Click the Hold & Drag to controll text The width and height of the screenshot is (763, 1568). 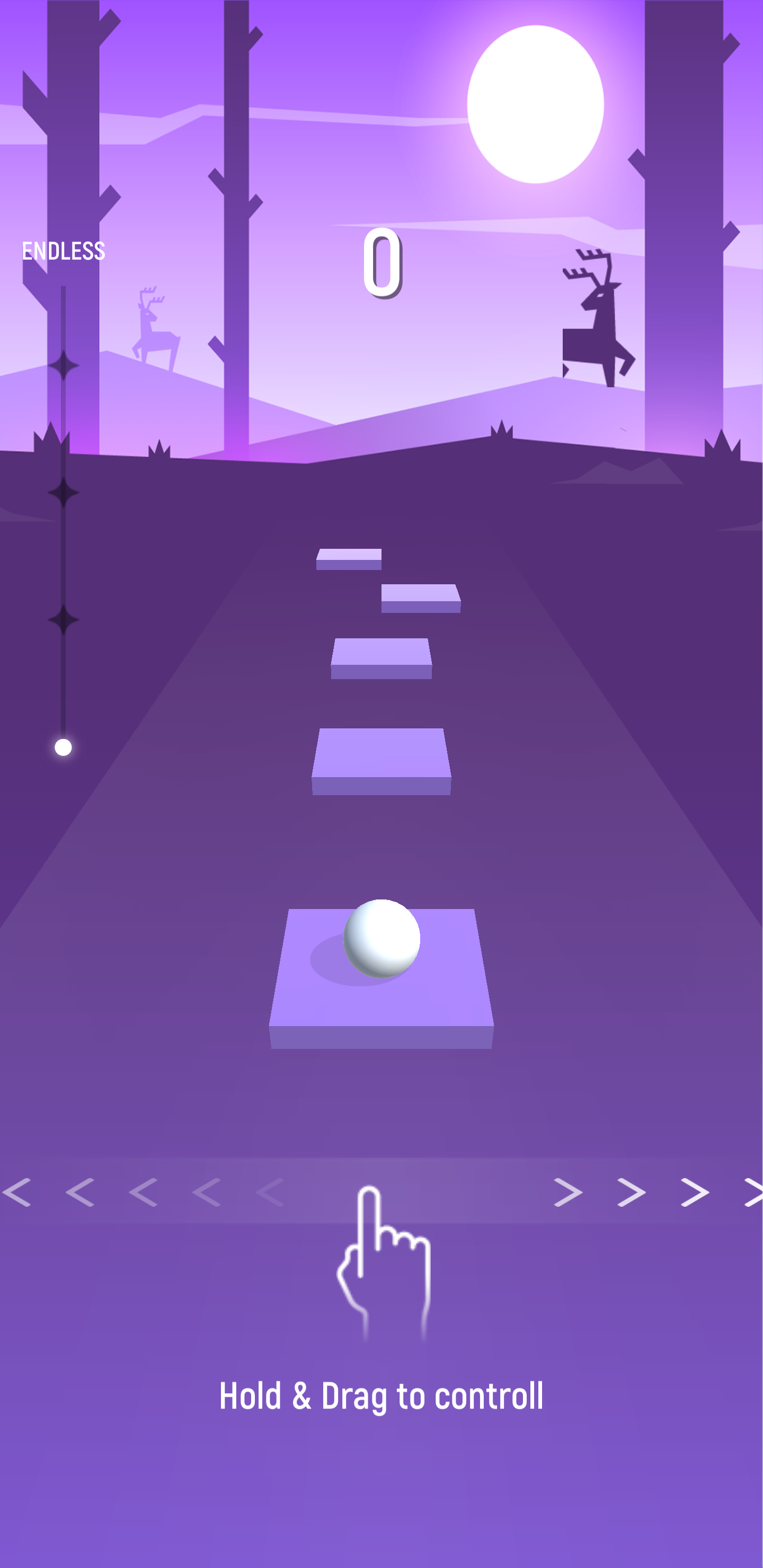383,1396
